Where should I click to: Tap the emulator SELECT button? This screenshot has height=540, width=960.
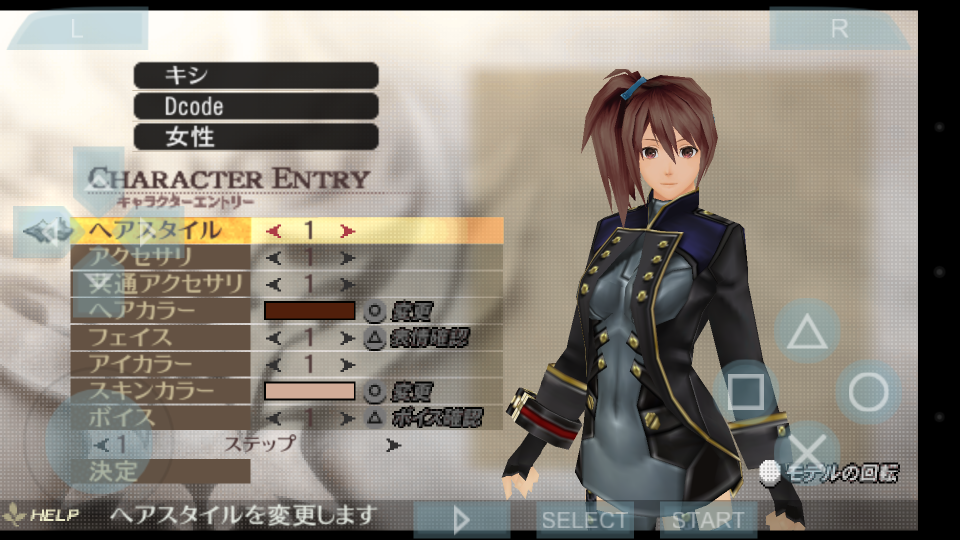click(x=585, y=520)
